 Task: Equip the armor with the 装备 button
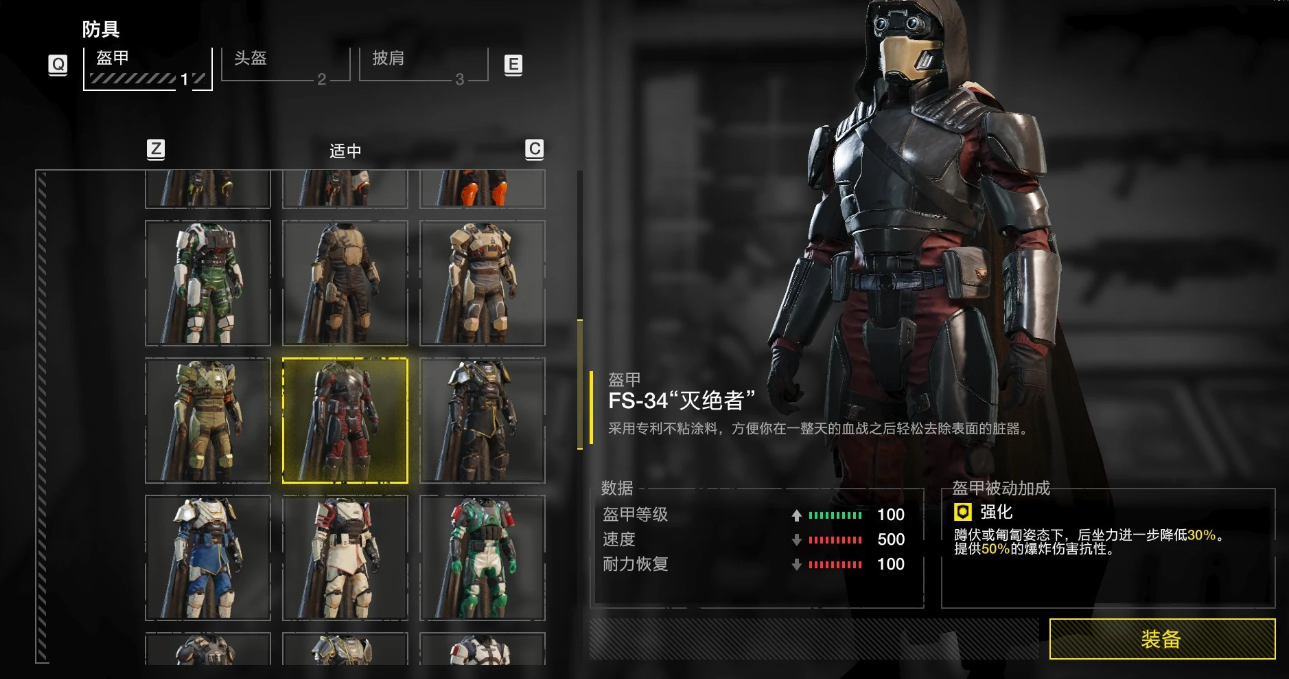[1162, 639]
